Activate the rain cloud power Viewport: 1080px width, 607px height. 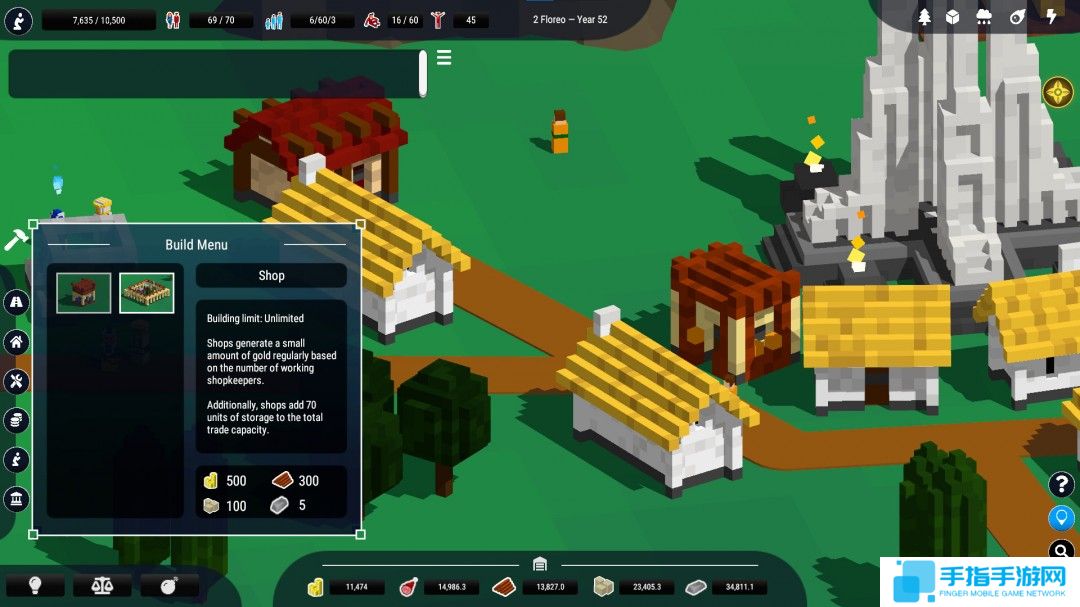coord(984,17)
